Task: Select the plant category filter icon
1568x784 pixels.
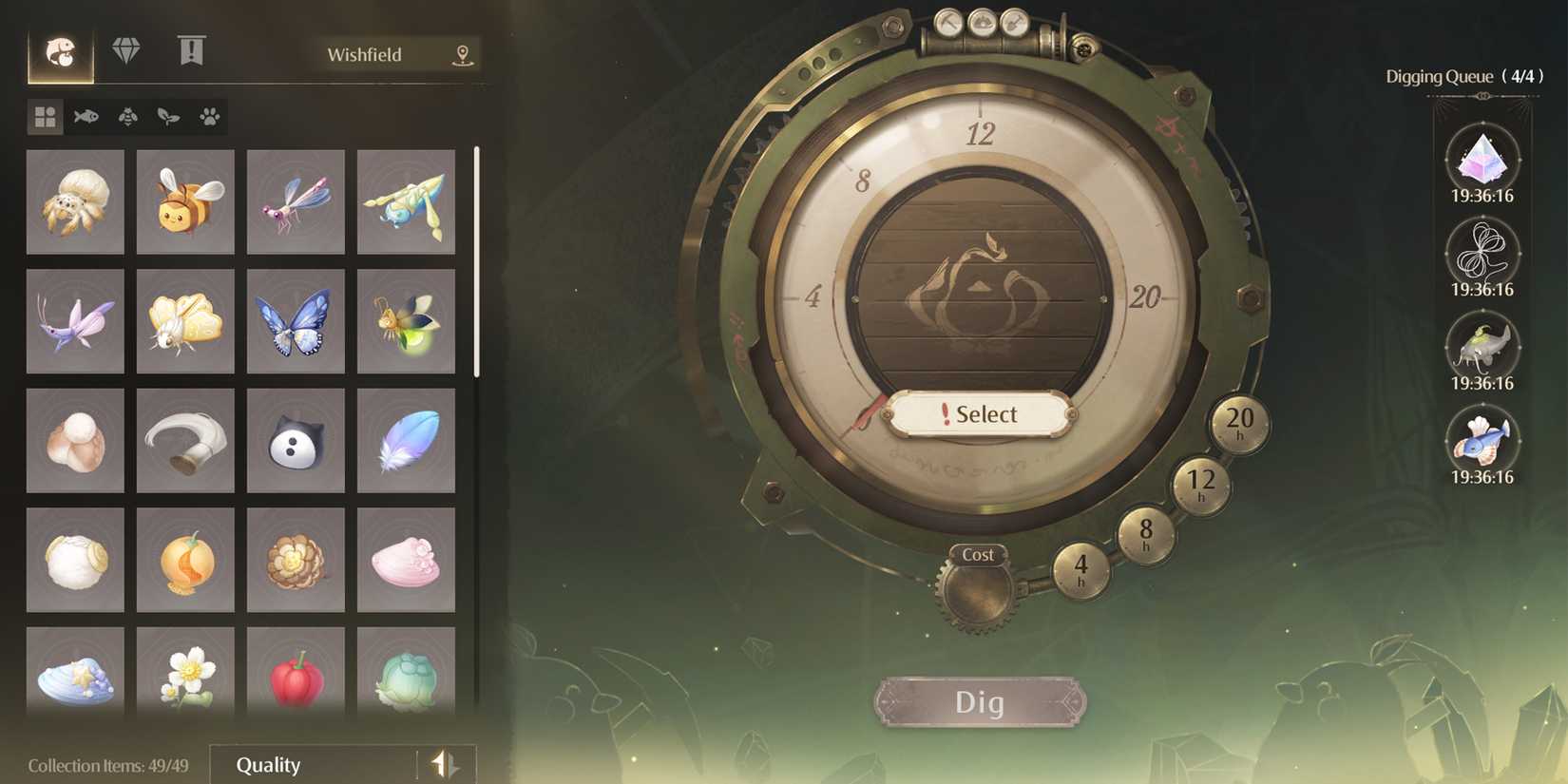Action: 166,118
